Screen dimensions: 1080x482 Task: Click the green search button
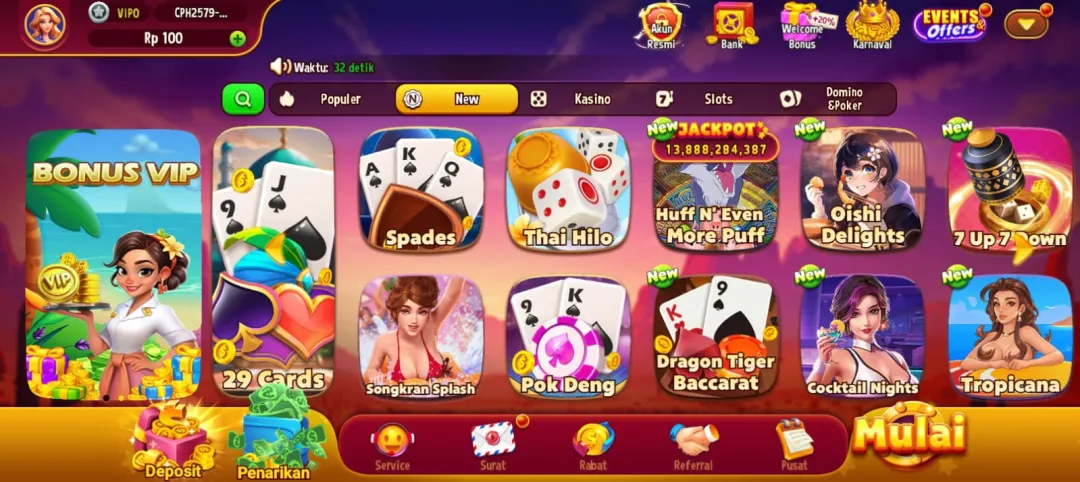[x=242, y=99]
